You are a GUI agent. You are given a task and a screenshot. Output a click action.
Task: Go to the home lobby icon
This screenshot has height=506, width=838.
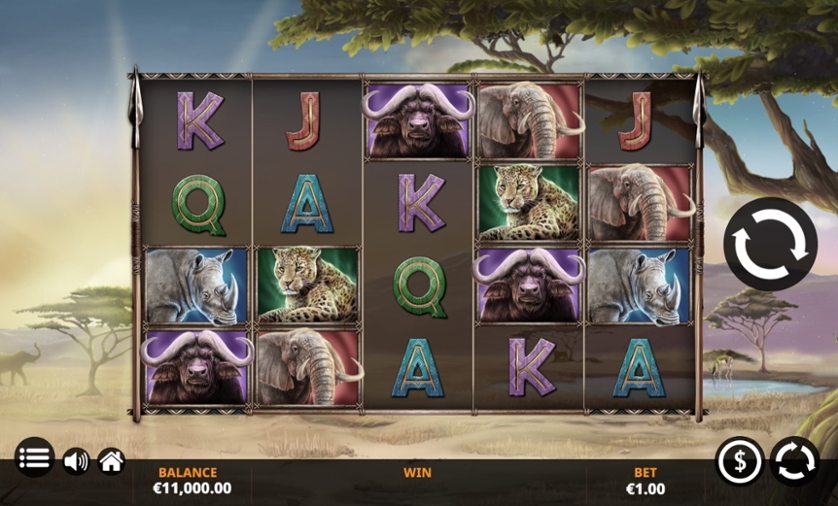(x=111, y=461)
